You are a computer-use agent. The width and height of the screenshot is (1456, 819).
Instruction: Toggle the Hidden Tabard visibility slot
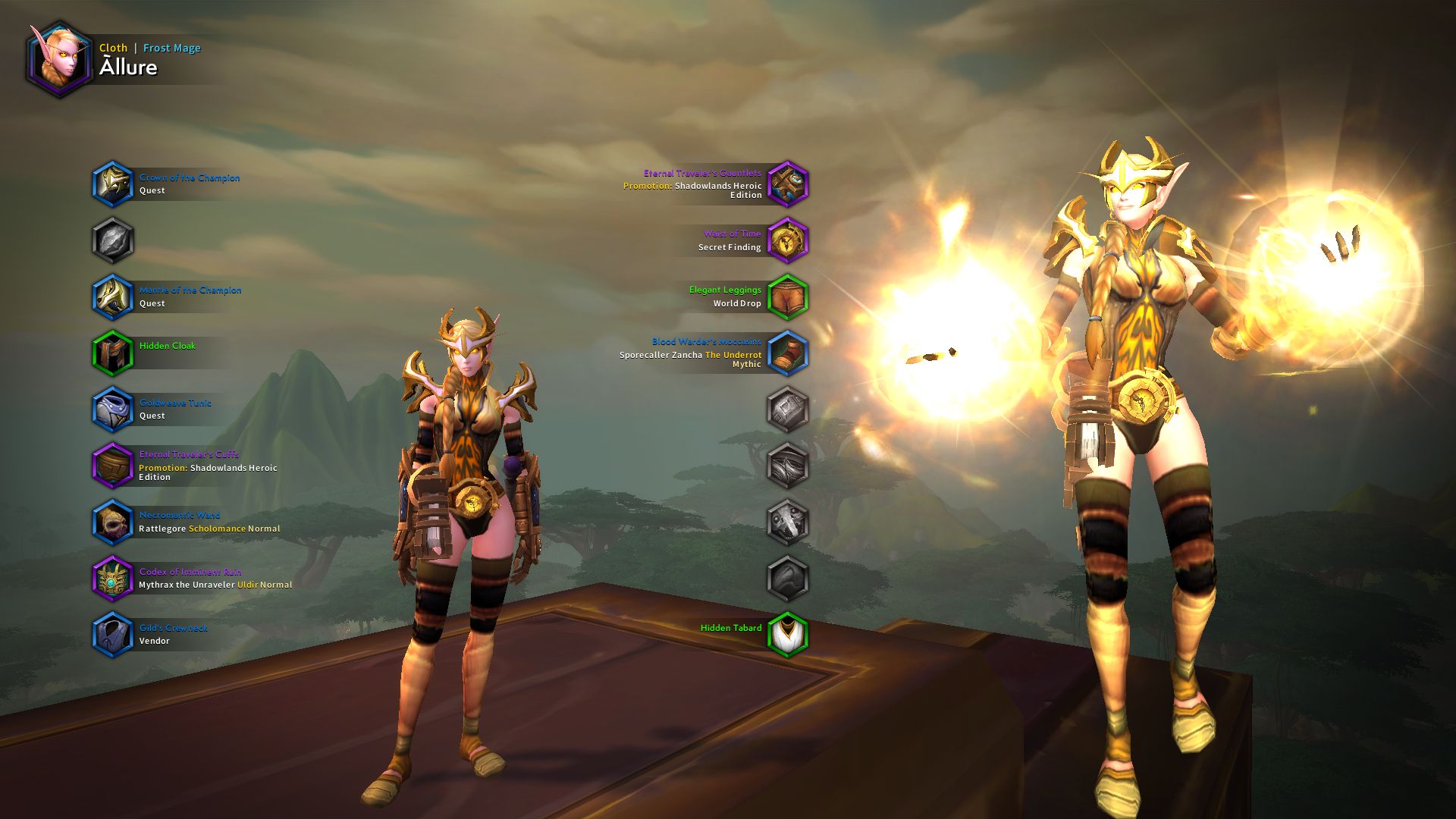click(789, 634)
